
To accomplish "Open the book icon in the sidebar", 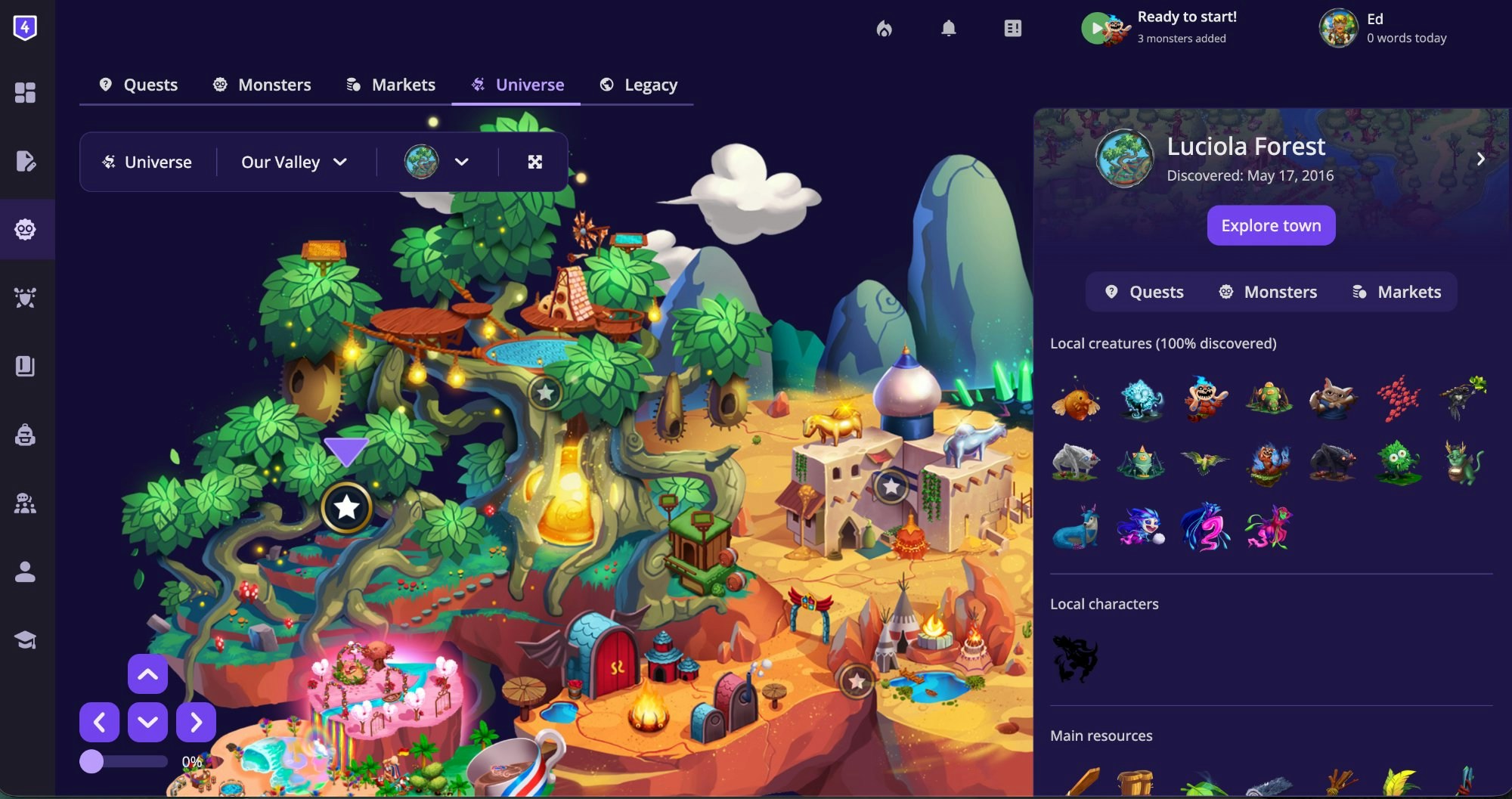I will (26, 366).
